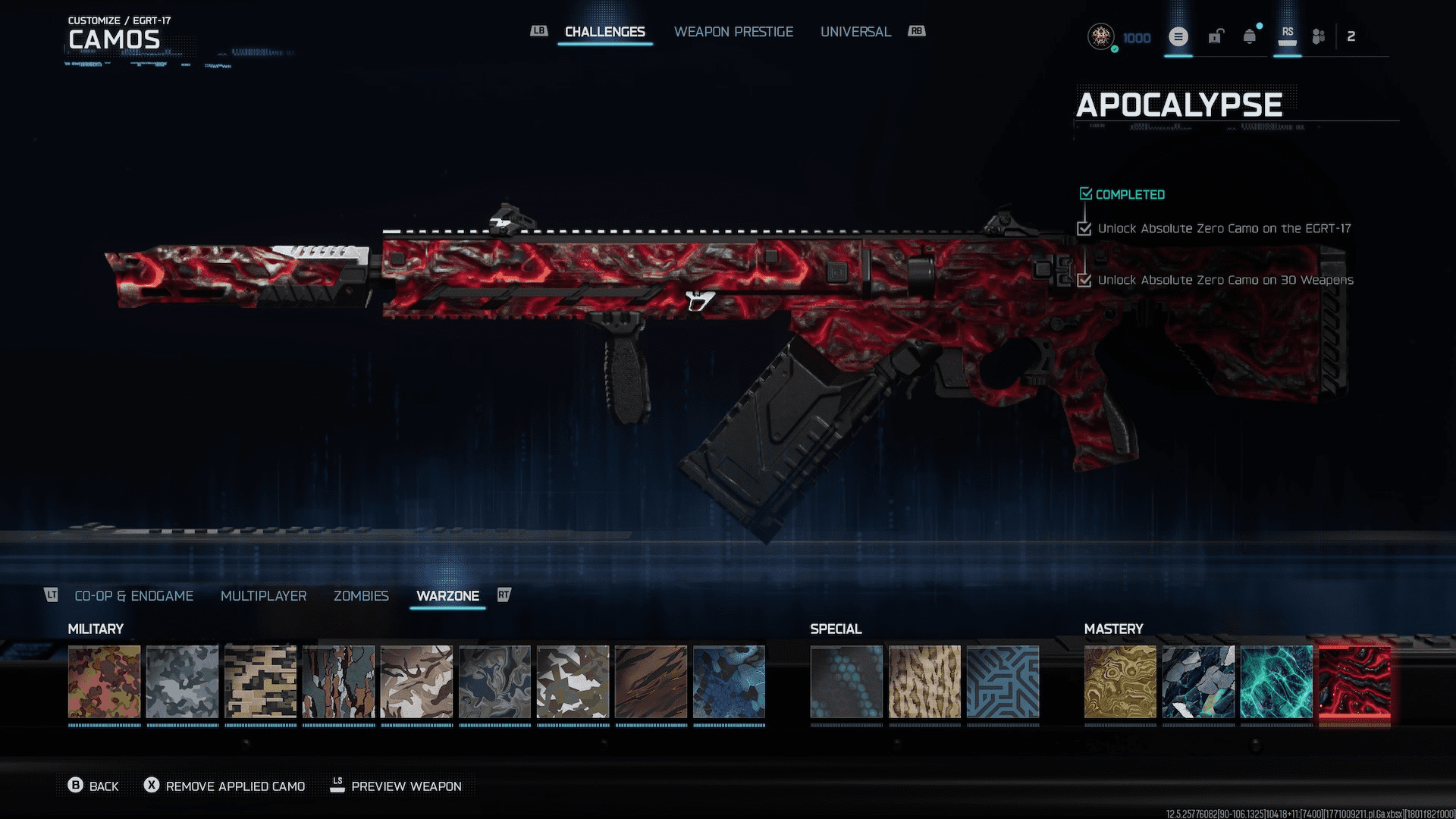
Task: Pick the tan digital pixel camo
Action: click(261, 682)
